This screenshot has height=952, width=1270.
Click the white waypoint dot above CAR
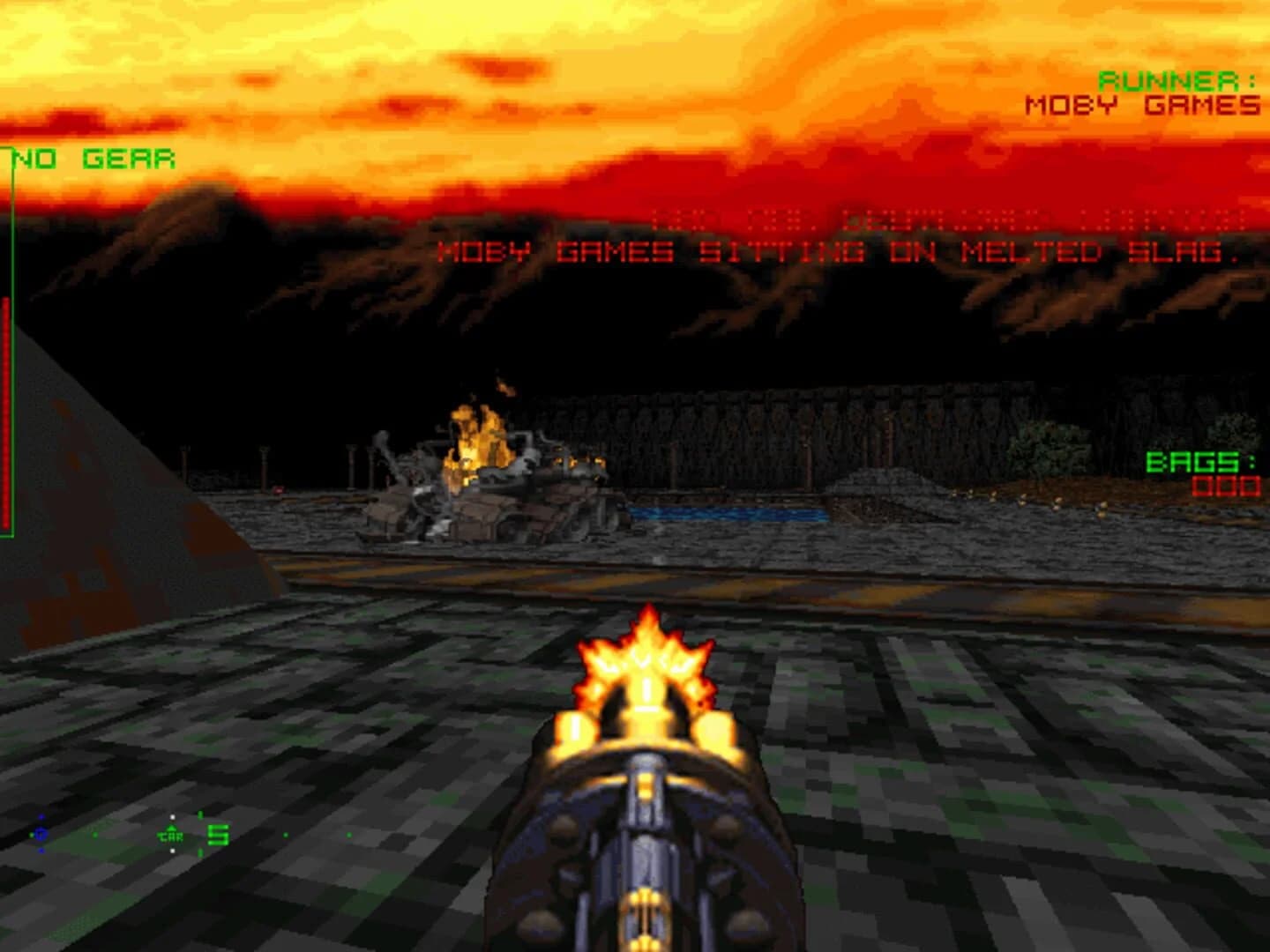click(x=172, y=817)
